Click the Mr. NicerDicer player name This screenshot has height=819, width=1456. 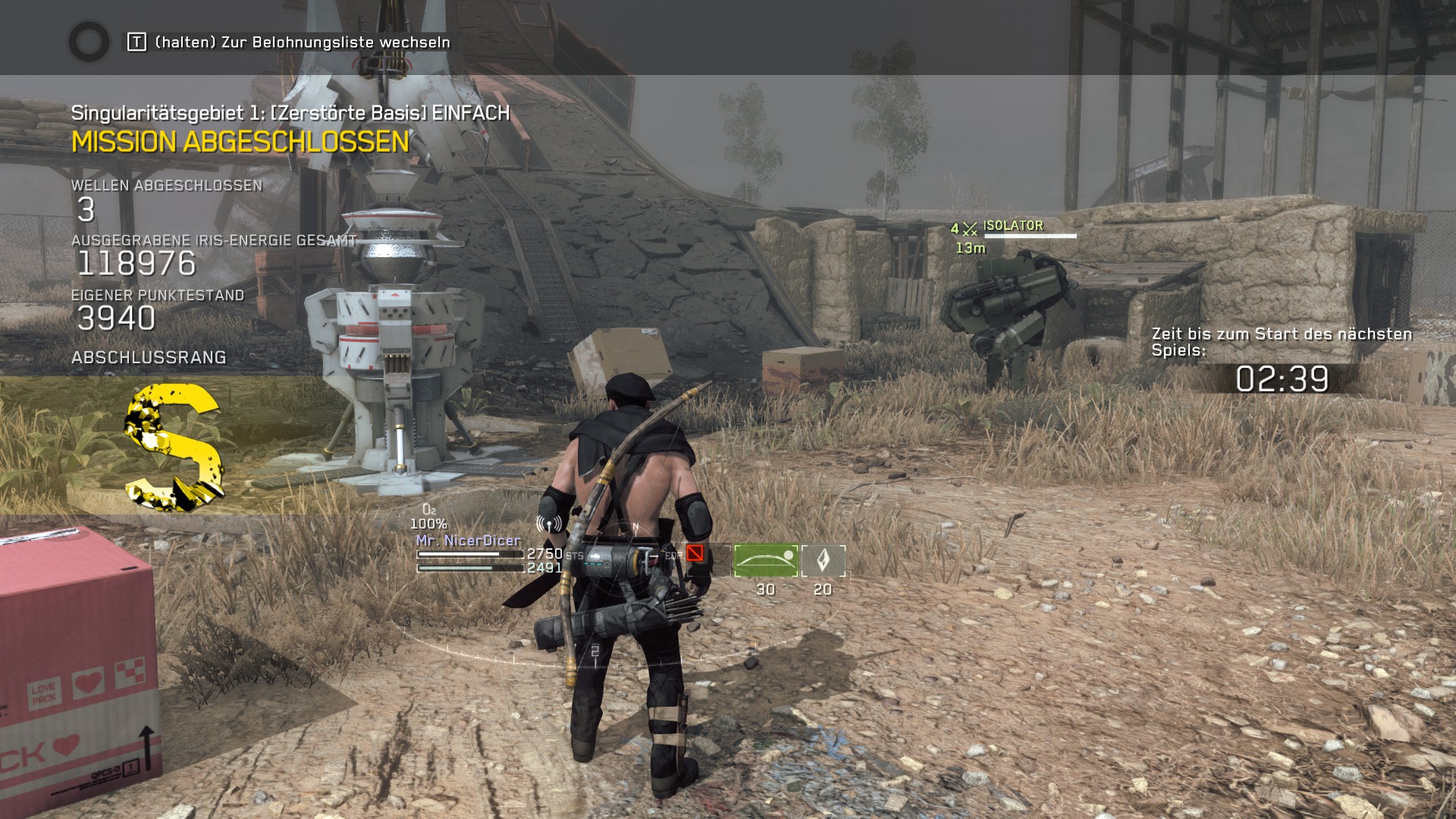[x=469, y=540]
